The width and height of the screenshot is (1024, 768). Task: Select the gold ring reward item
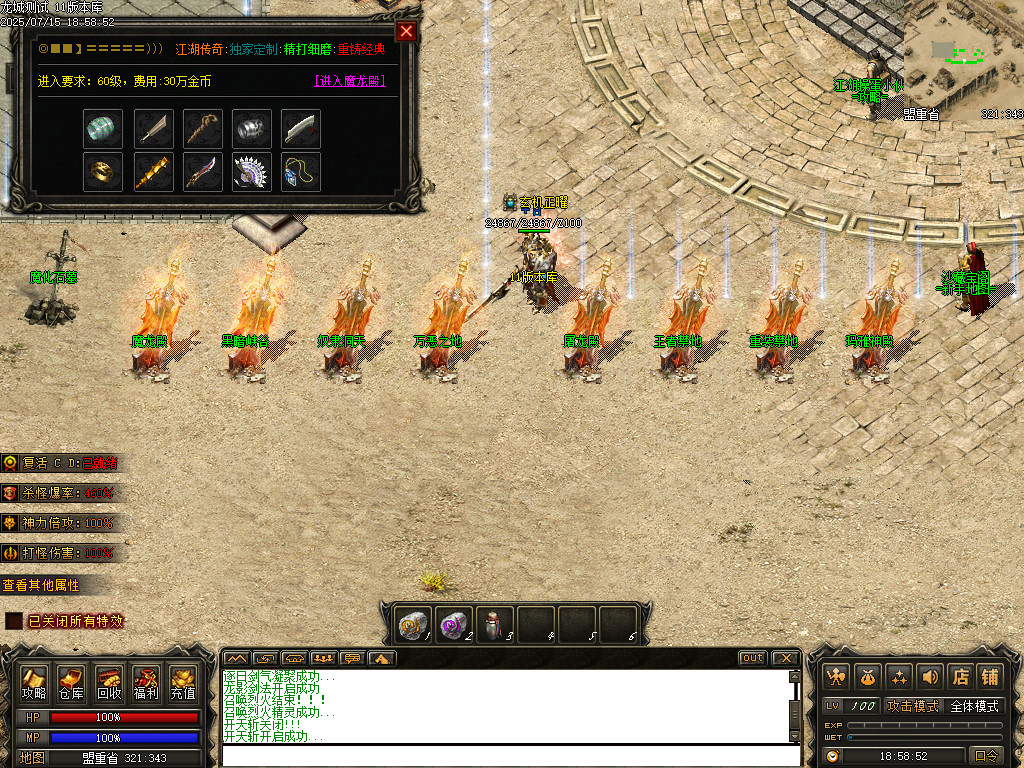click(103, 171)
